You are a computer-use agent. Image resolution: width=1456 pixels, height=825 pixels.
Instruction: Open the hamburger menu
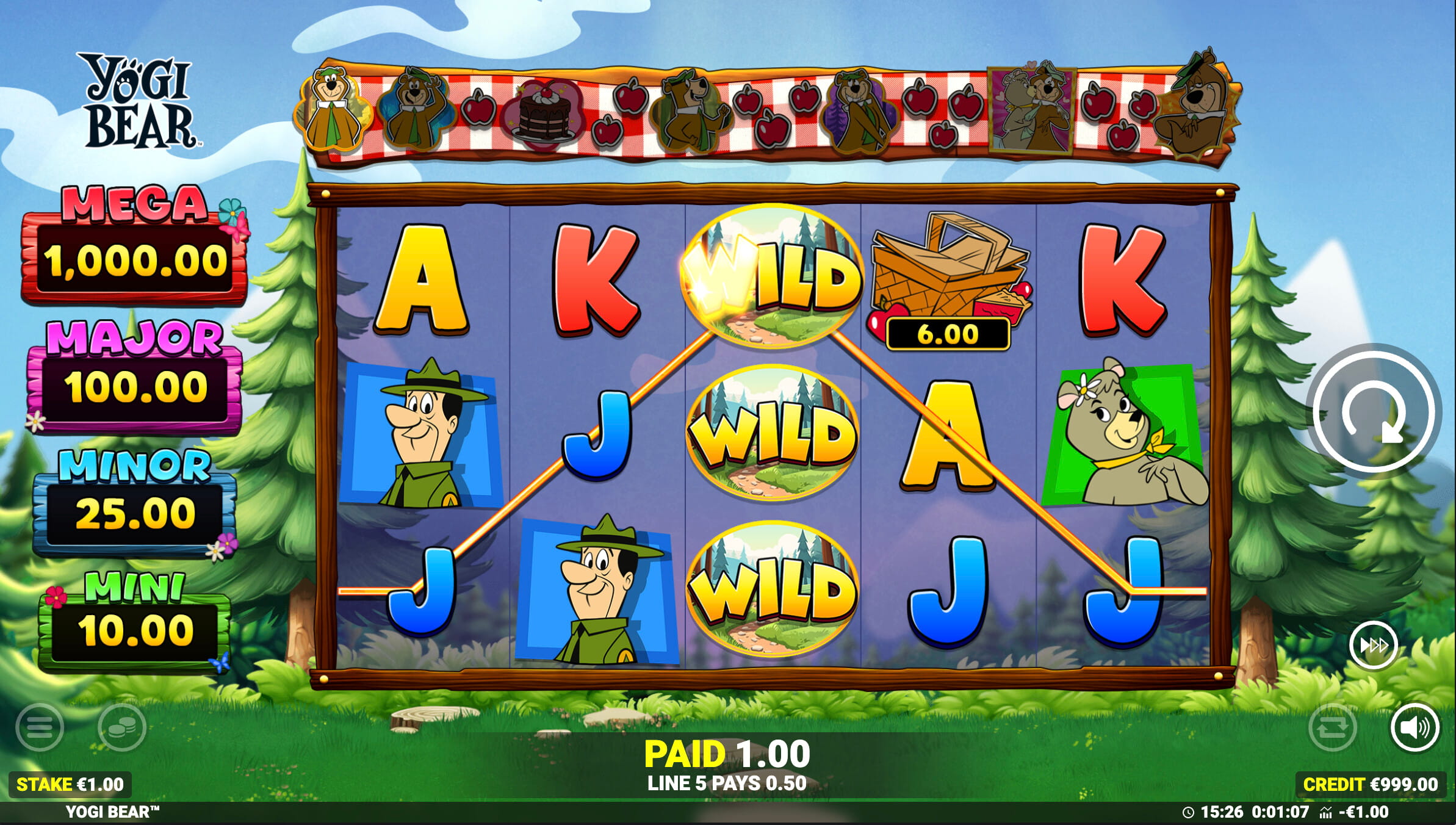[x=40, y=727]
